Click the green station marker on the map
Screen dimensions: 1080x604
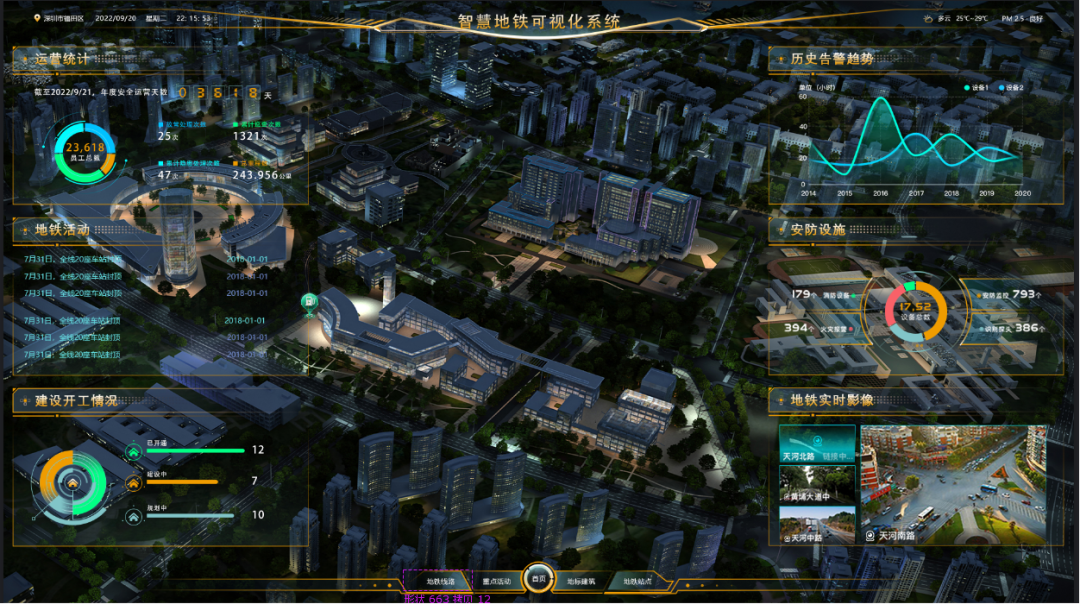point(310,302)
